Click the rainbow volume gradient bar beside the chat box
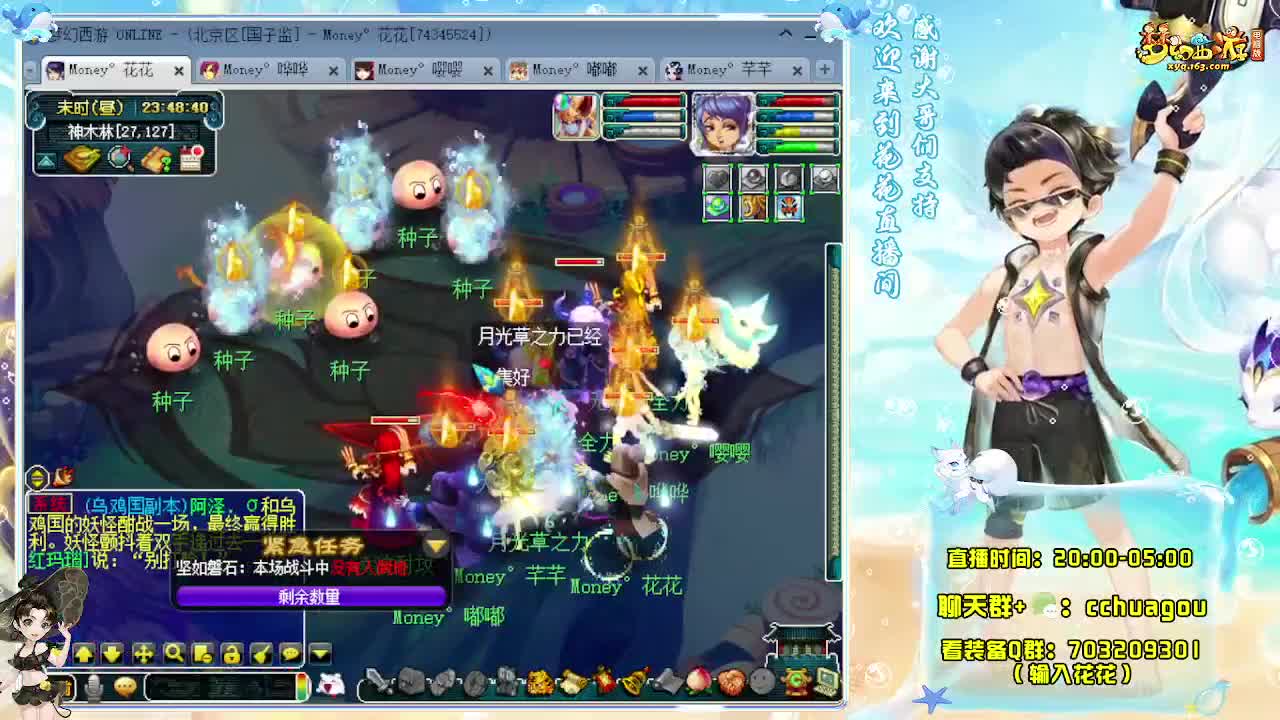1280x720 pixels. (x=303, y=688)
